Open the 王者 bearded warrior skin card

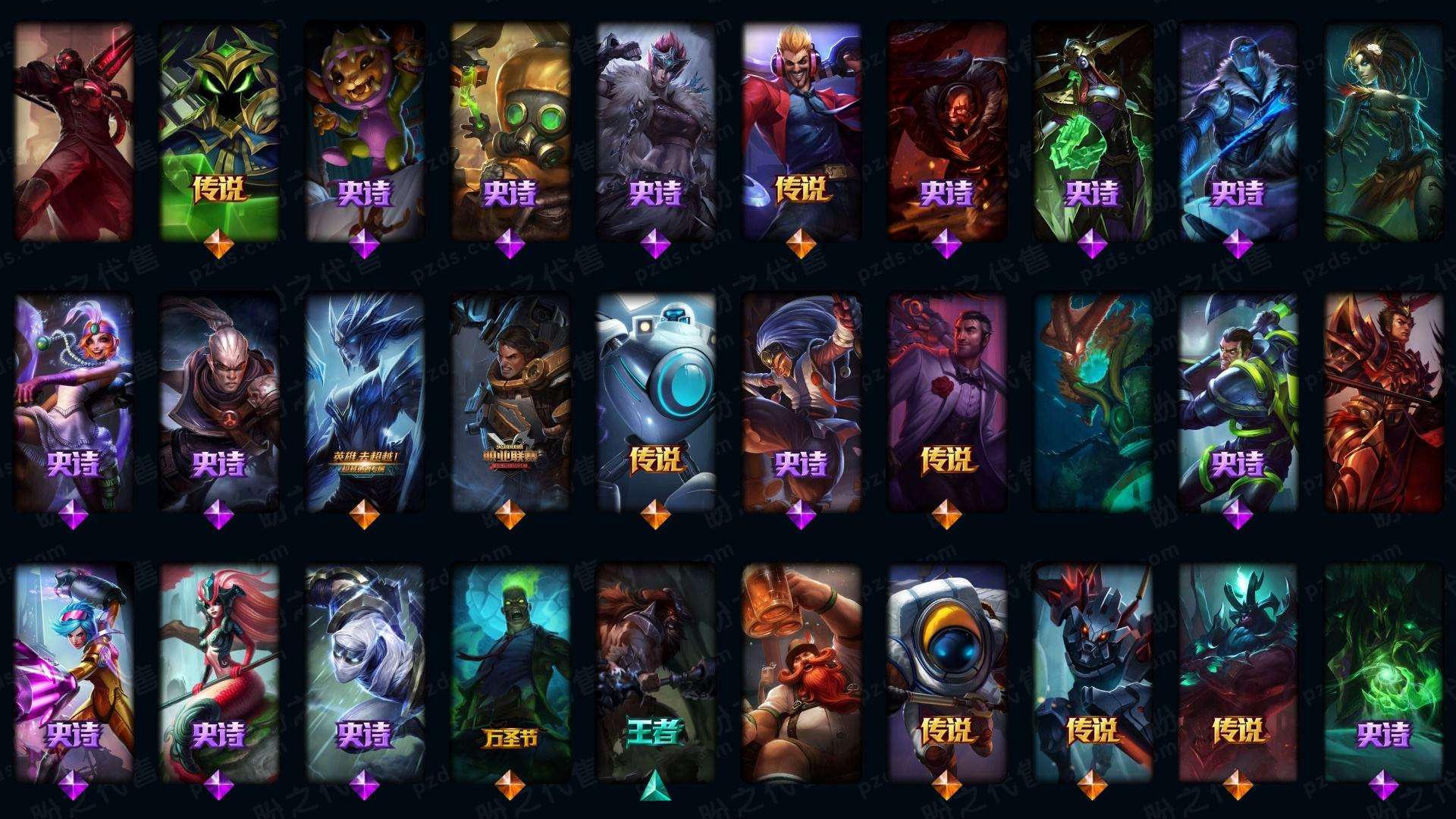655,672
